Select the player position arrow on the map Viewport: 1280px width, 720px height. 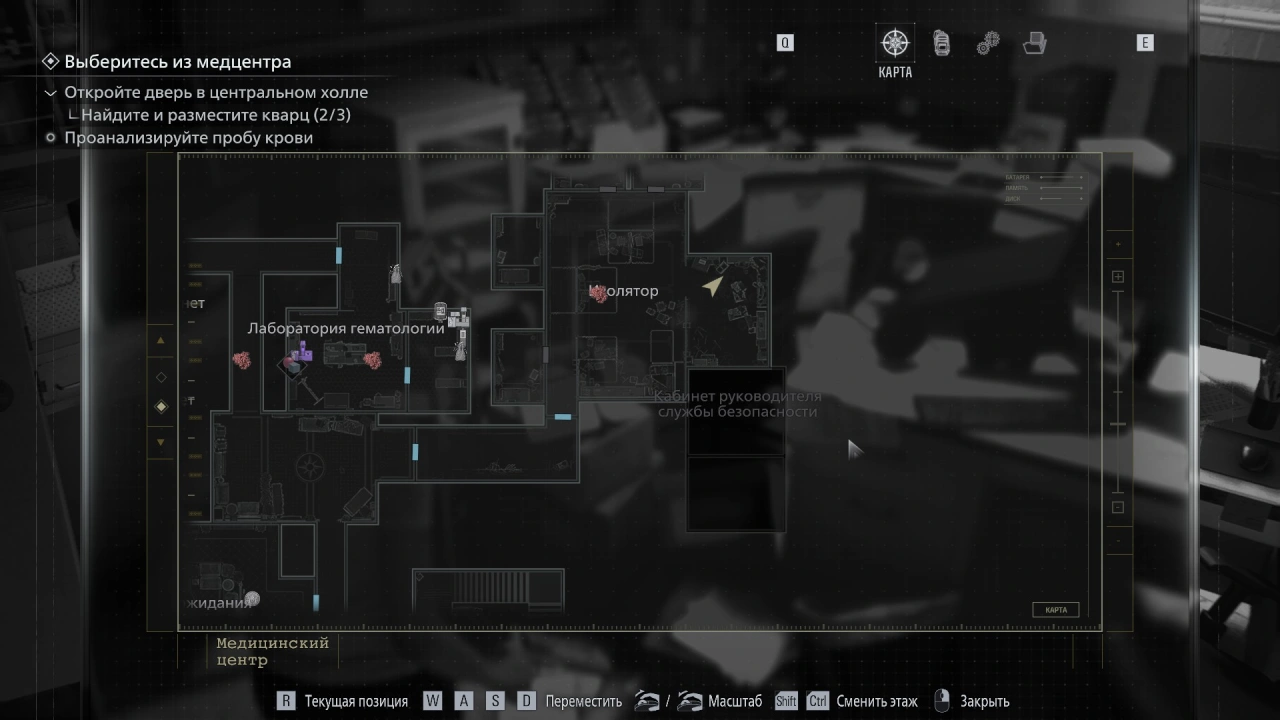coord(712,287)
